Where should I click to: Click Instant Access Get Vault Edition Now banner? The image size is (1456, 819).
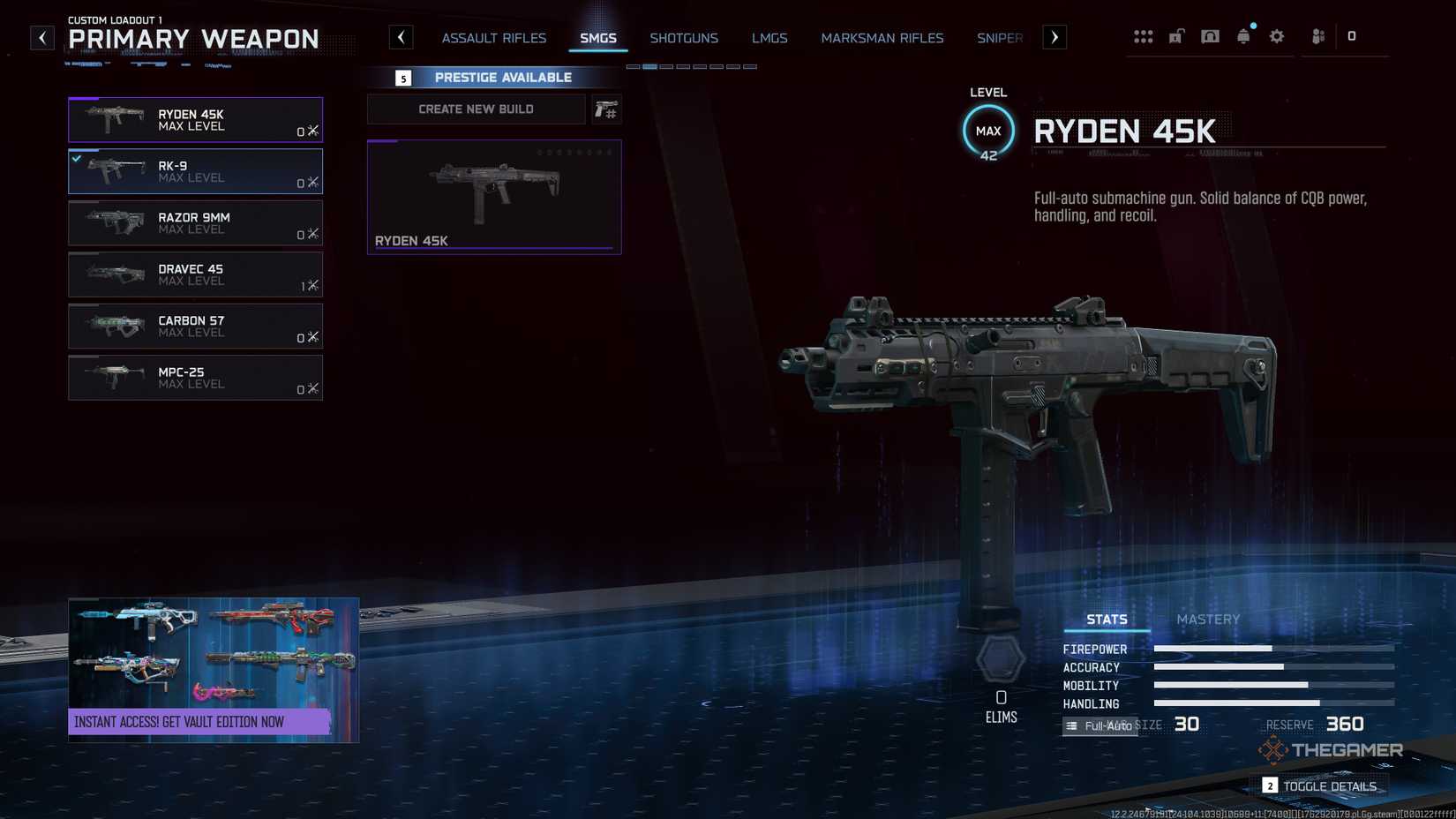point(213,721)
